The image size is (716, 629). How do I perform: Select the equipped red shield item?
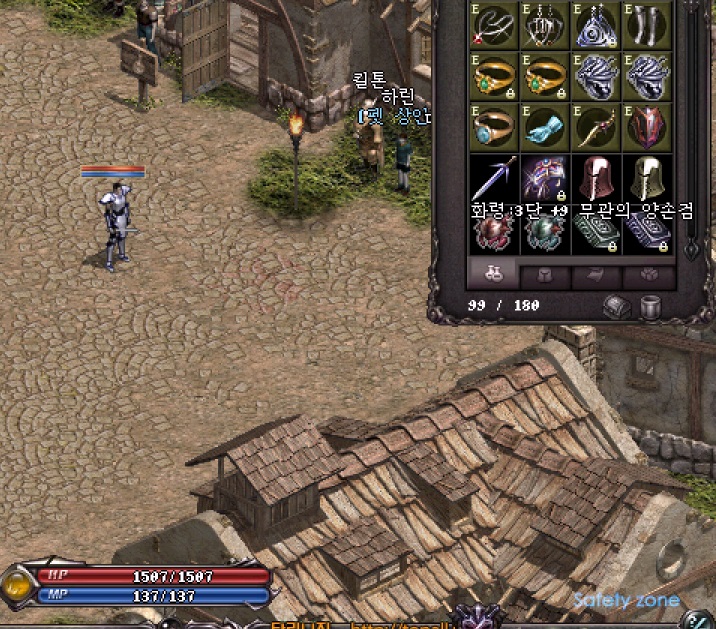point(647,126)
